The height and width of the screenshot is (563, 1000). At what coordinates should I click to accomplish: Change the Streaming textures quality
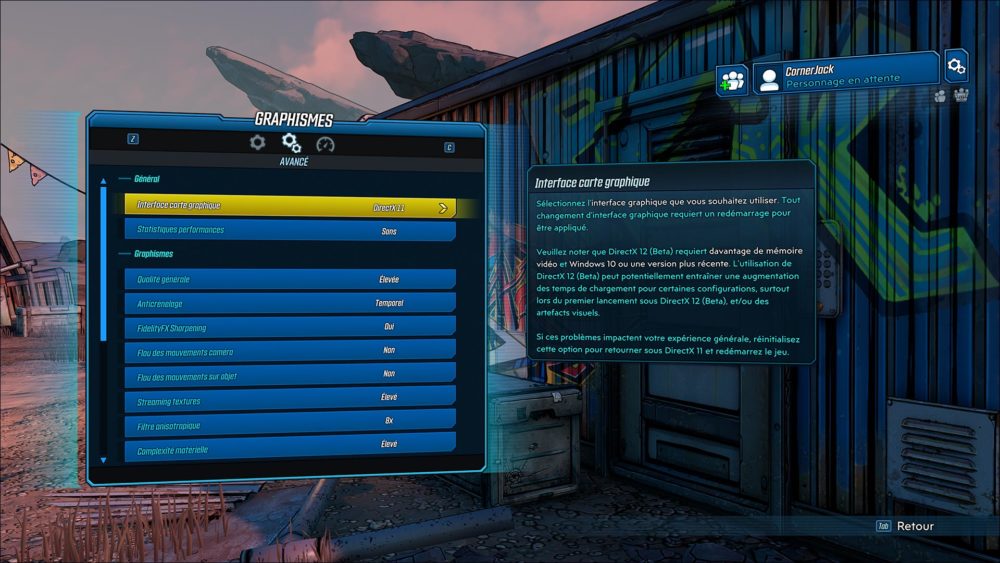point(289,401)
